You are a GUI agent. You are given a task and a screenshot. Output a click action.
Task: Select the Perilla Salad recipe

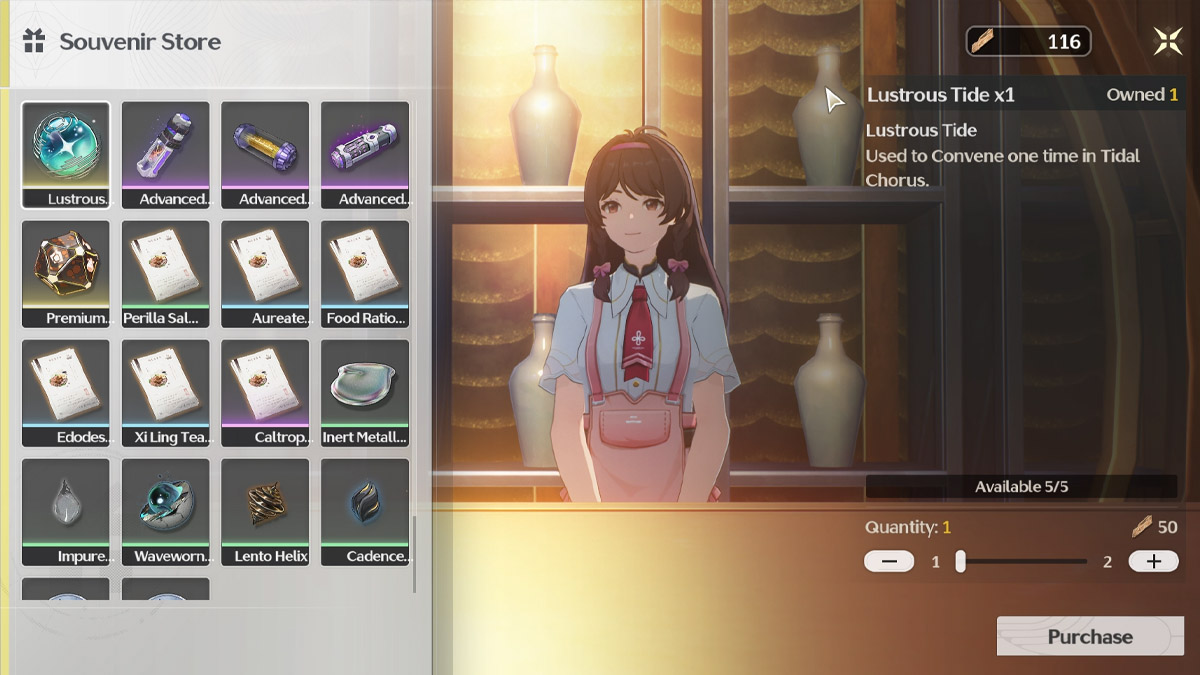166,273
